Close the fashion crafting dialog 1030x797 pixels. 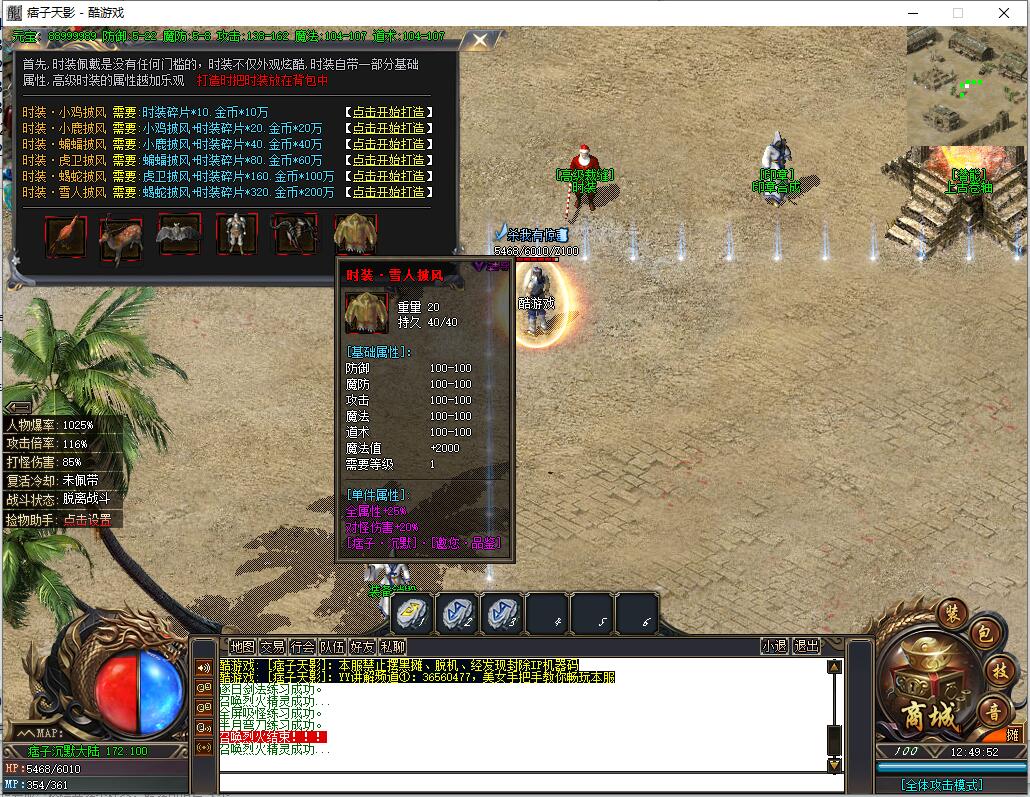pos(480,41)
